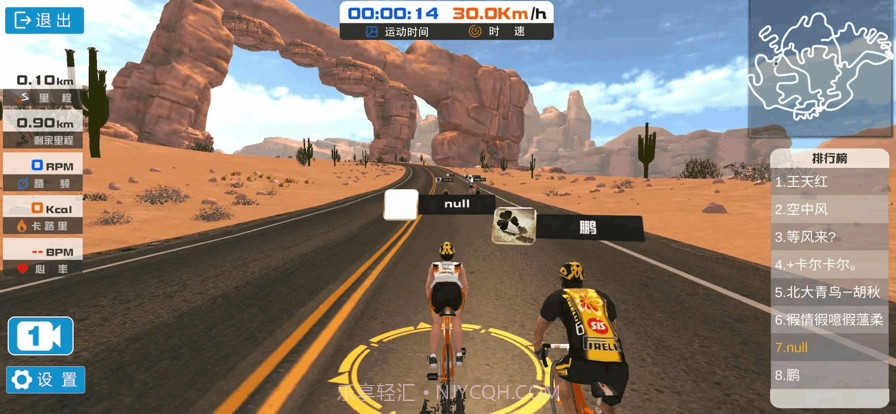Image resolution: width=896 pixels, height=414 pixels.
Task: Select 王天红 in the leaderboard
Action: point(829,182)
